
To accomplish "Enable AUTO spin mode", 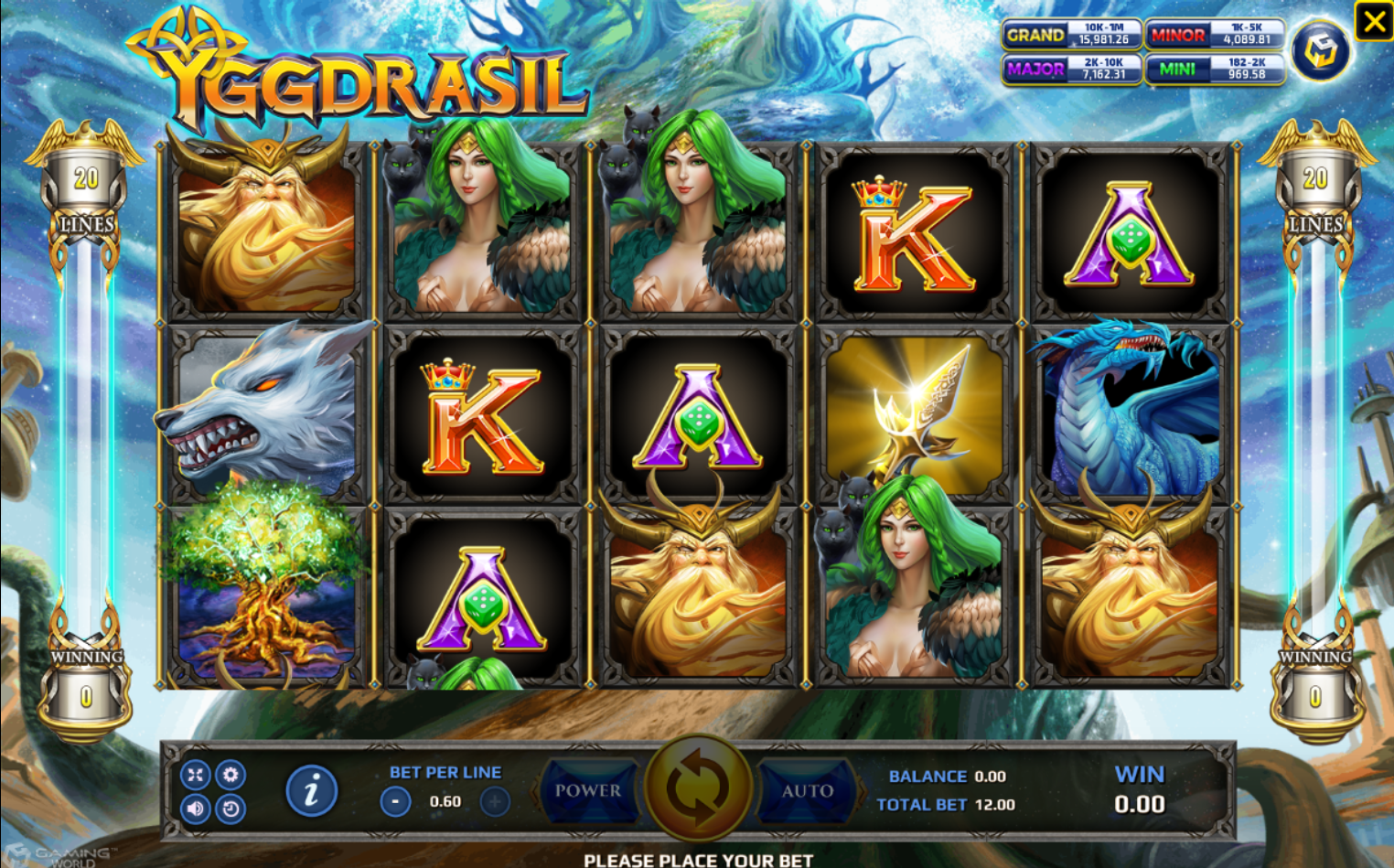I will (x=806, y=791).
